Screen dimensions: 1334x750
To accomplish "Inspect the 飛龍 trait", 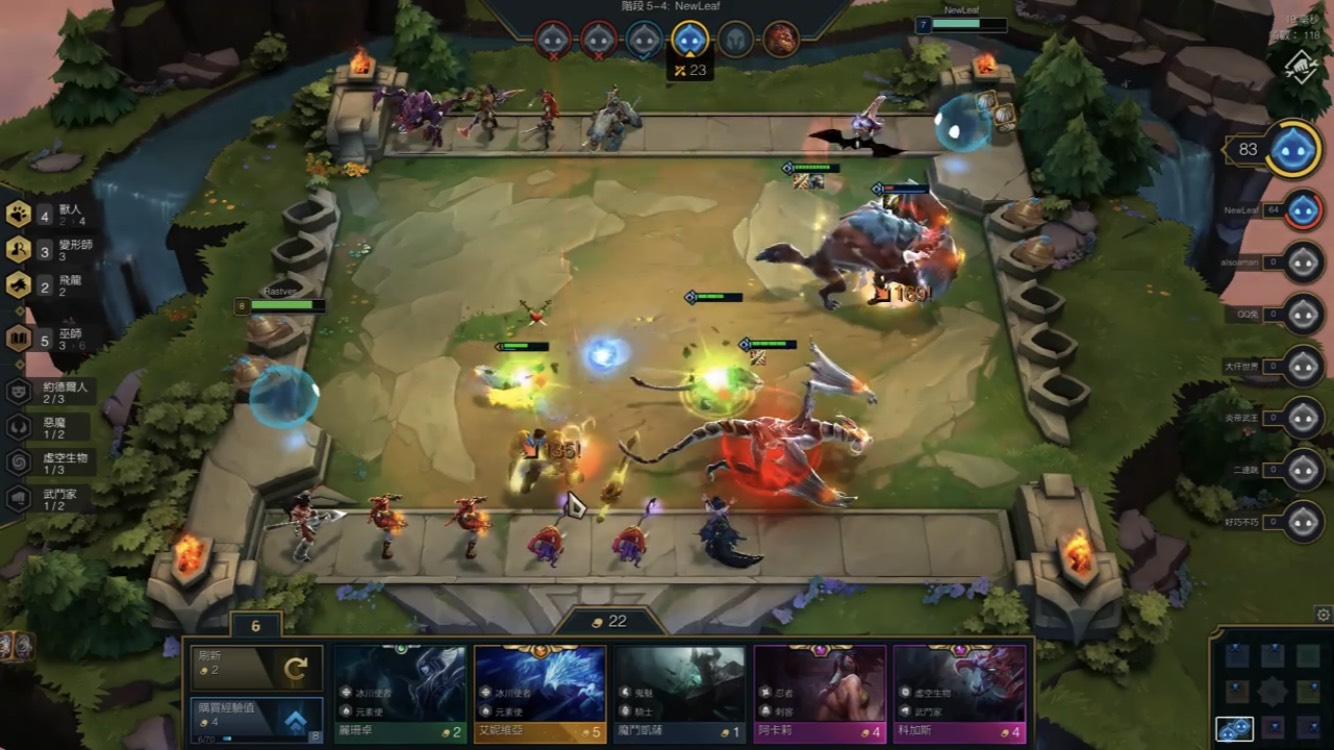I will (50, 285).
